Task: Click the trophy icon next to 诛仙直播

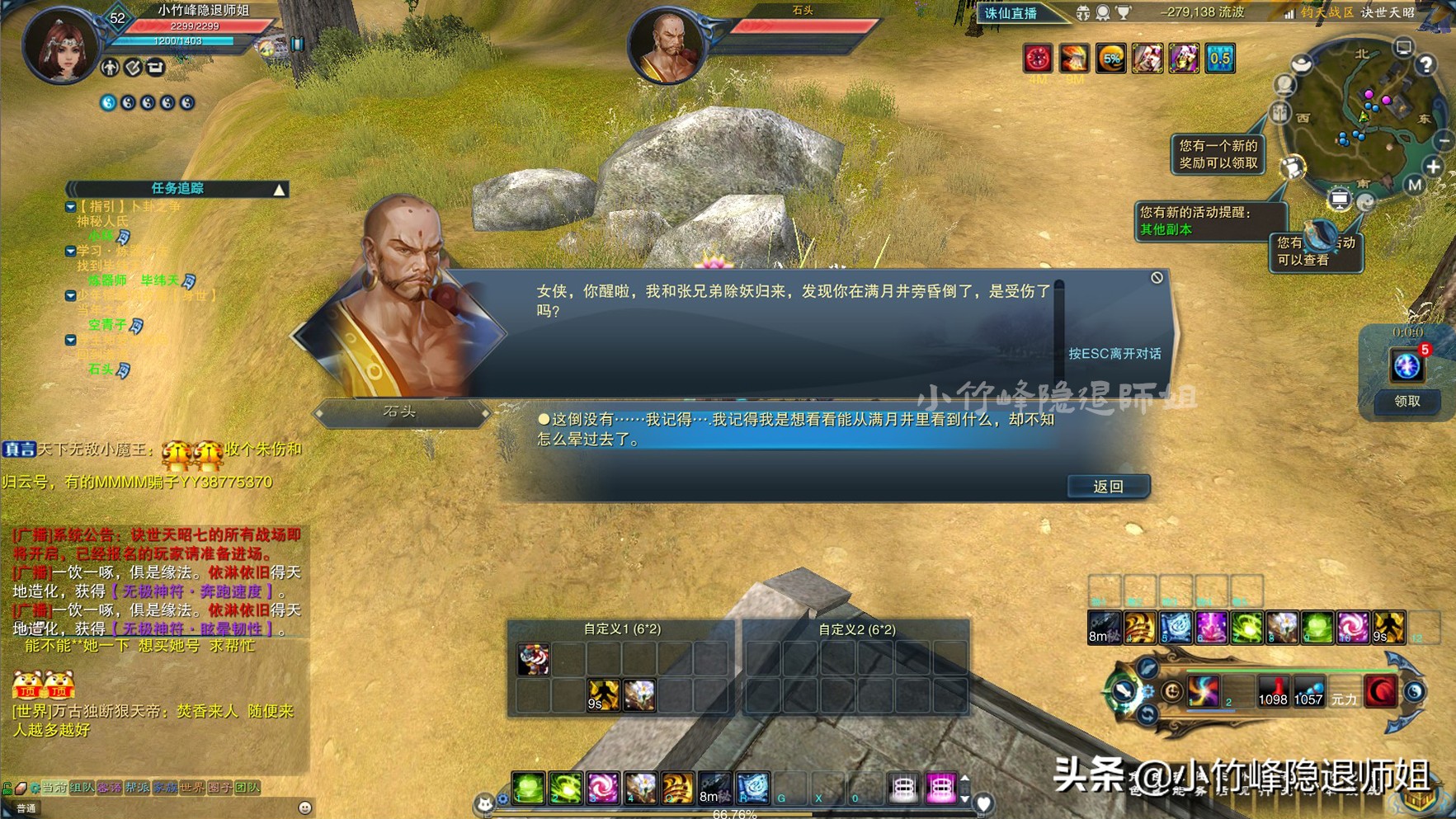Action: [1123, 13]
